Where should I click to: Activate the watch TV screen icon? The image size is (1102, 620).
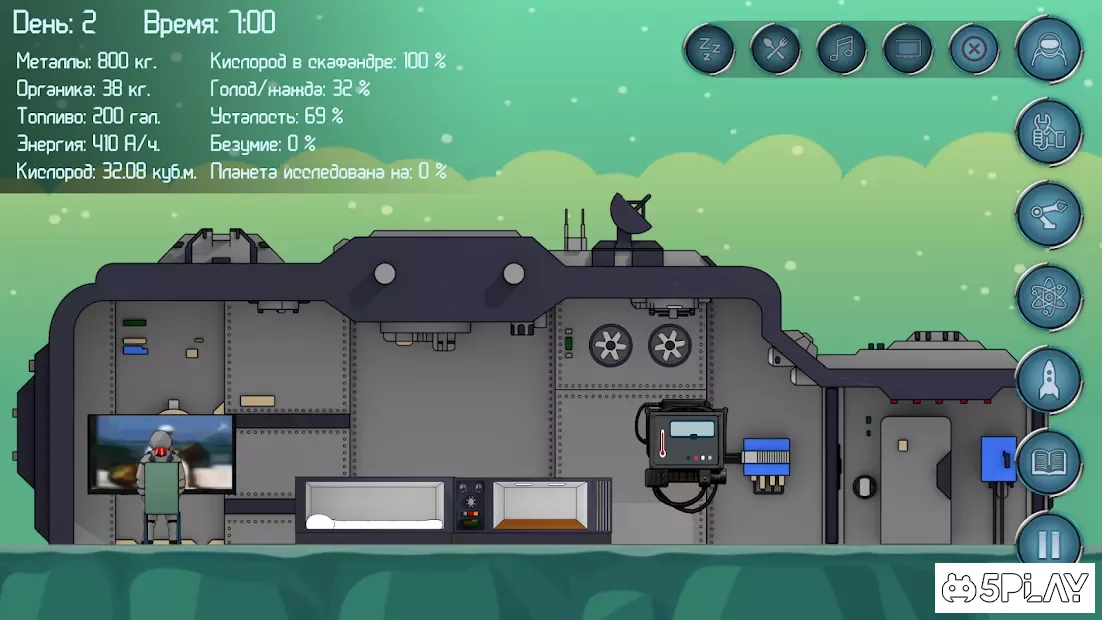(908, 48)
